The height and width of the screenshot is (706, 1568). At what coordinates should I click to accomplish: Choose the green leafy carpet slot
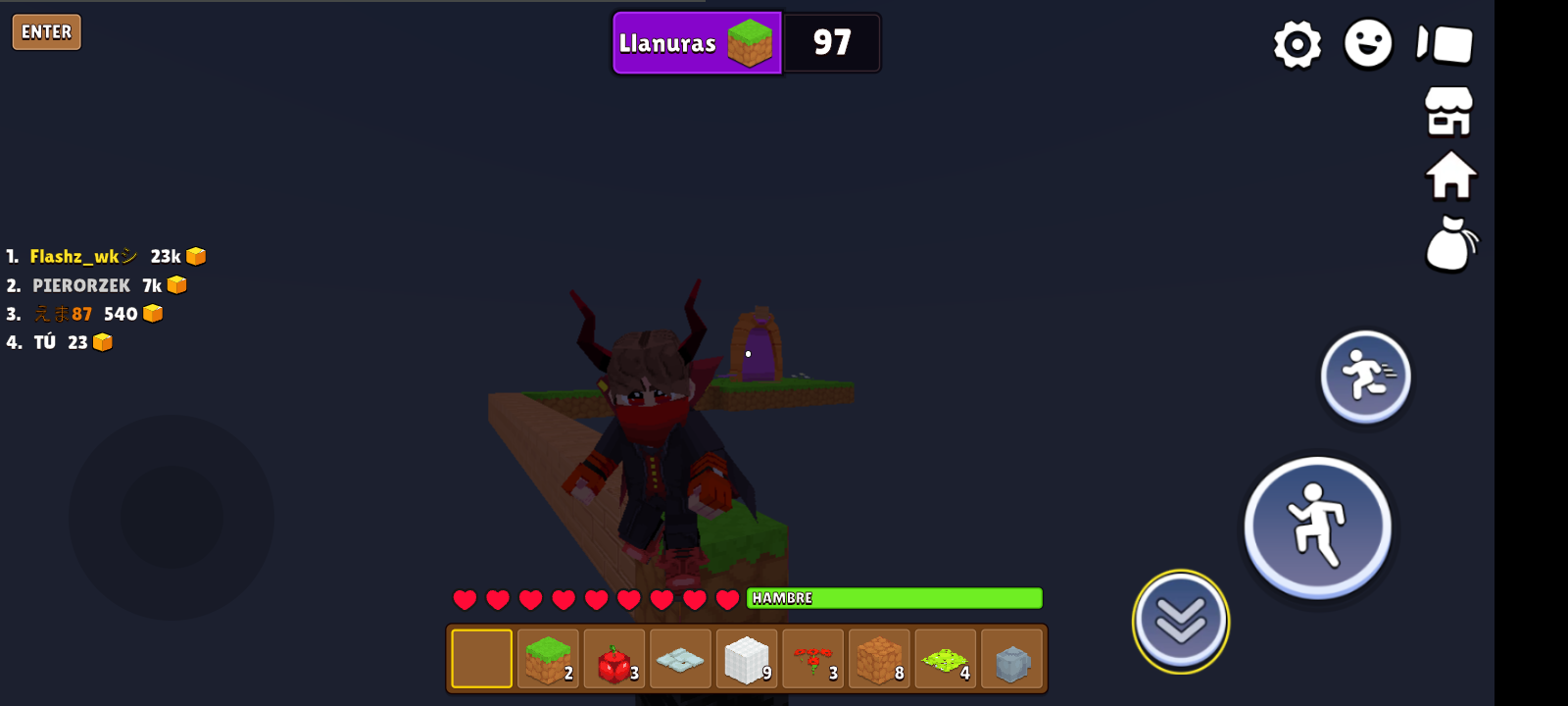coord(946,659)
